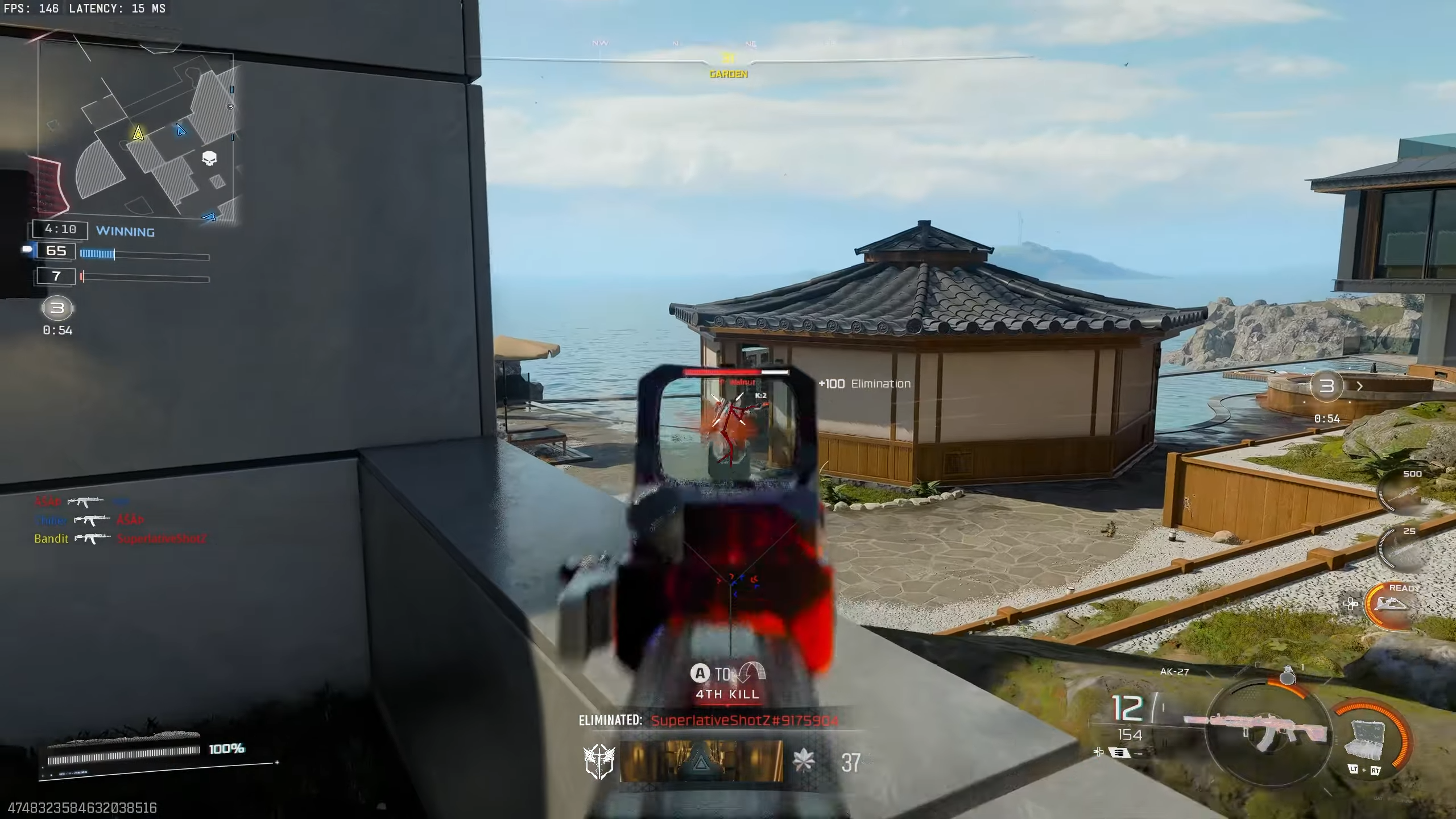The height and width of the screenshot is (819, 1456).
Task: Toggle the A button prompt for the 4th kill finisher
Action: point(701,673)
